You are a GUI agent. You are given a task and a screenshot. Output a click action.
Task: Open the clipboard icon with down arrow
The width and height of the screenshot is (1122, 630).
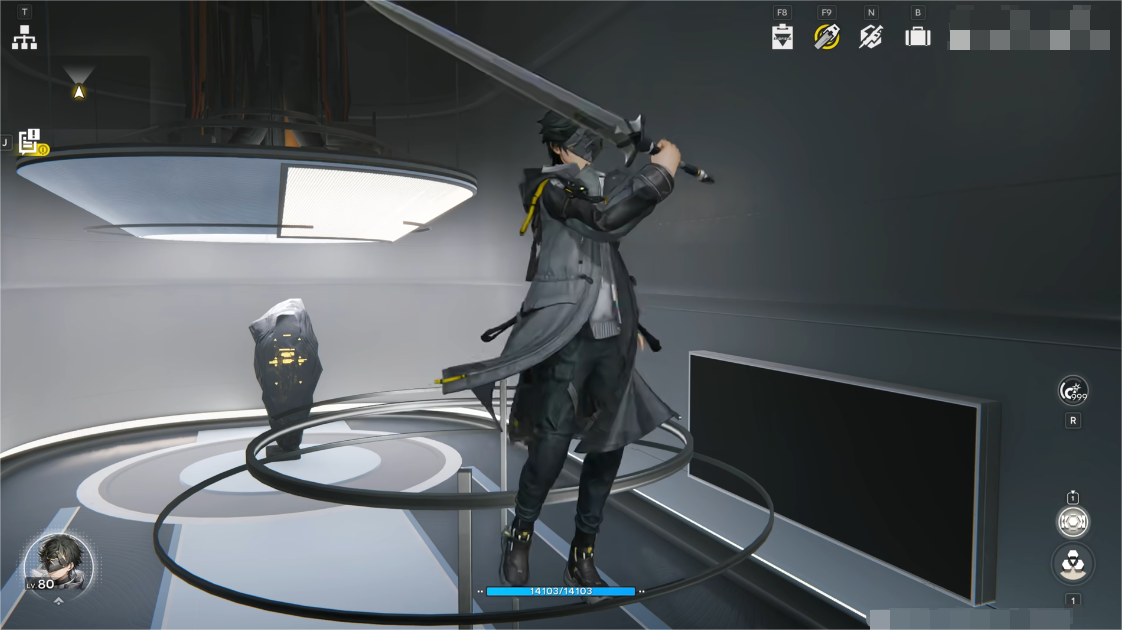pos(782,38)
